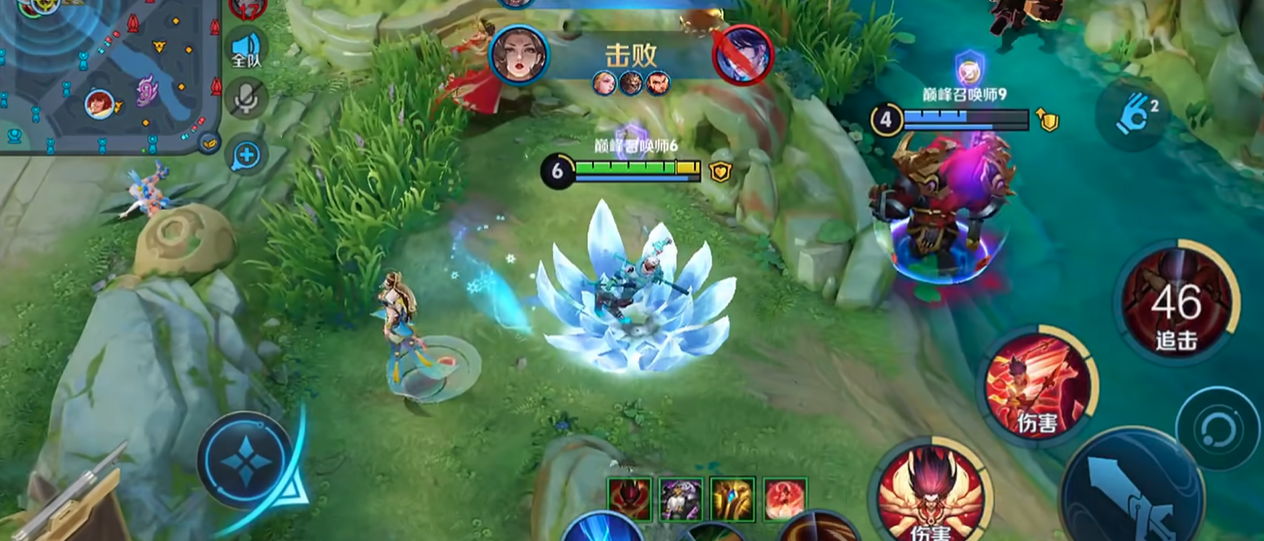The width and height of the screenshot is (1264, 541).
Task: Tap the small gold button at minimap corner
Action: coord(208,142)
